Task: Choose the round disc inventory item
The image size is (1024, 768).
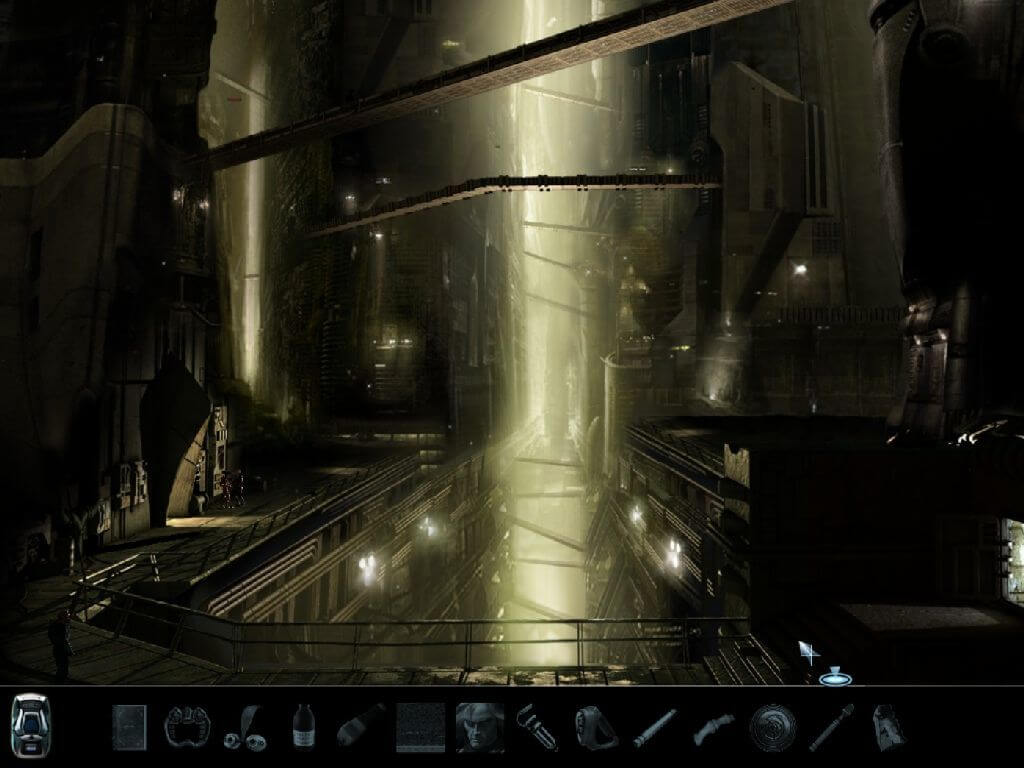Action: click(x=771, y=727)
